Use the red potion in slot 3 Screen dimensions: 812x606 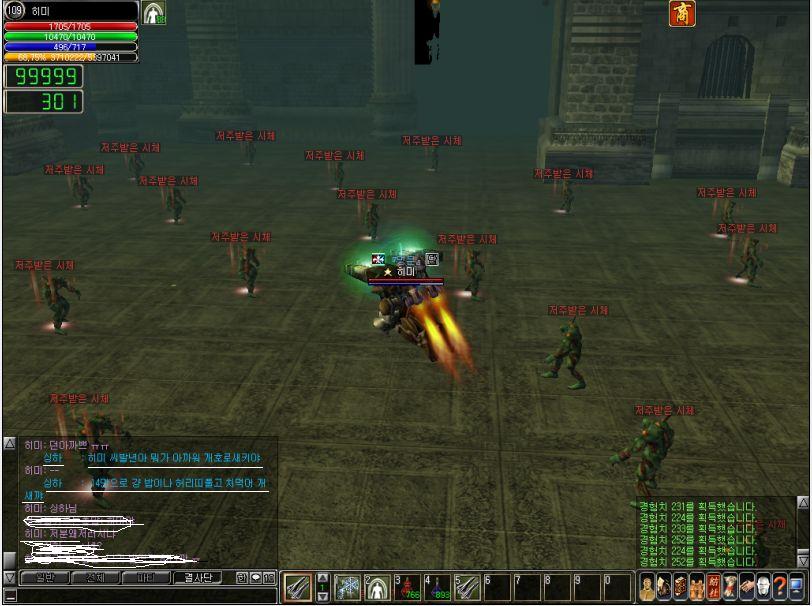407,588
